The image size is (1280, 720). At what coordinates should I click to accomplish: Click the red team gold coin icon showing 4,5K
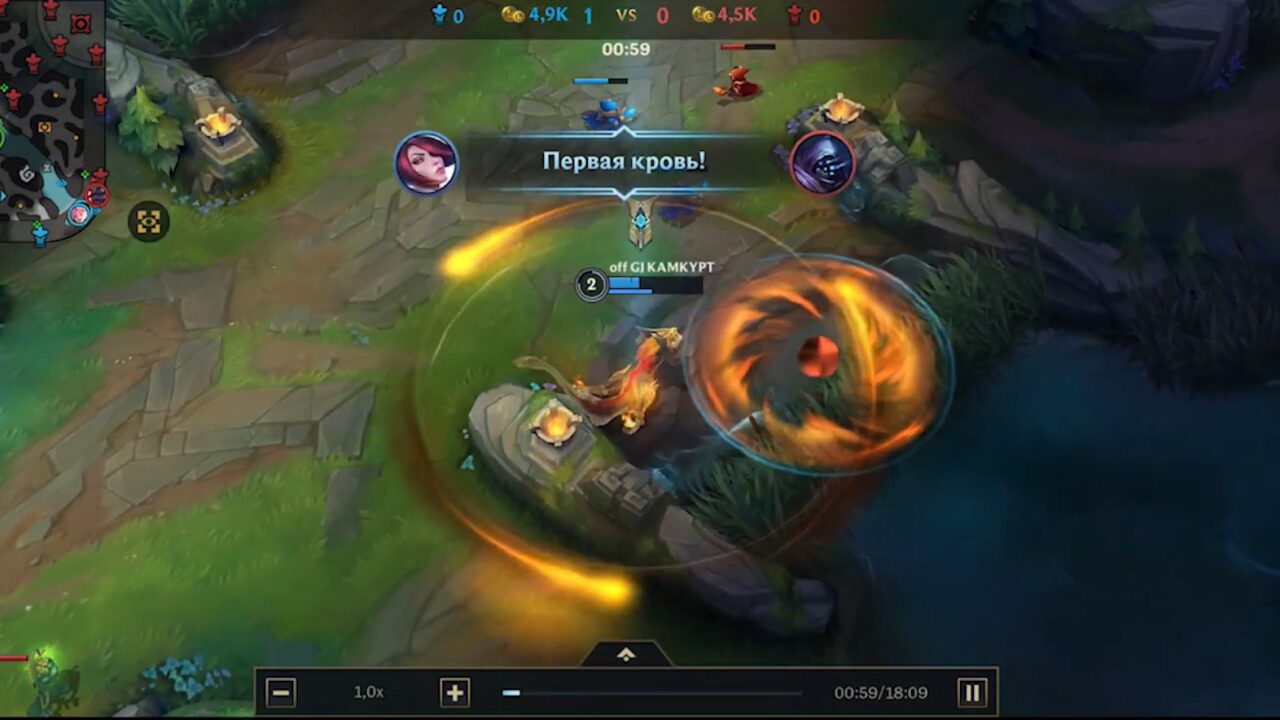tap(703, 15)
